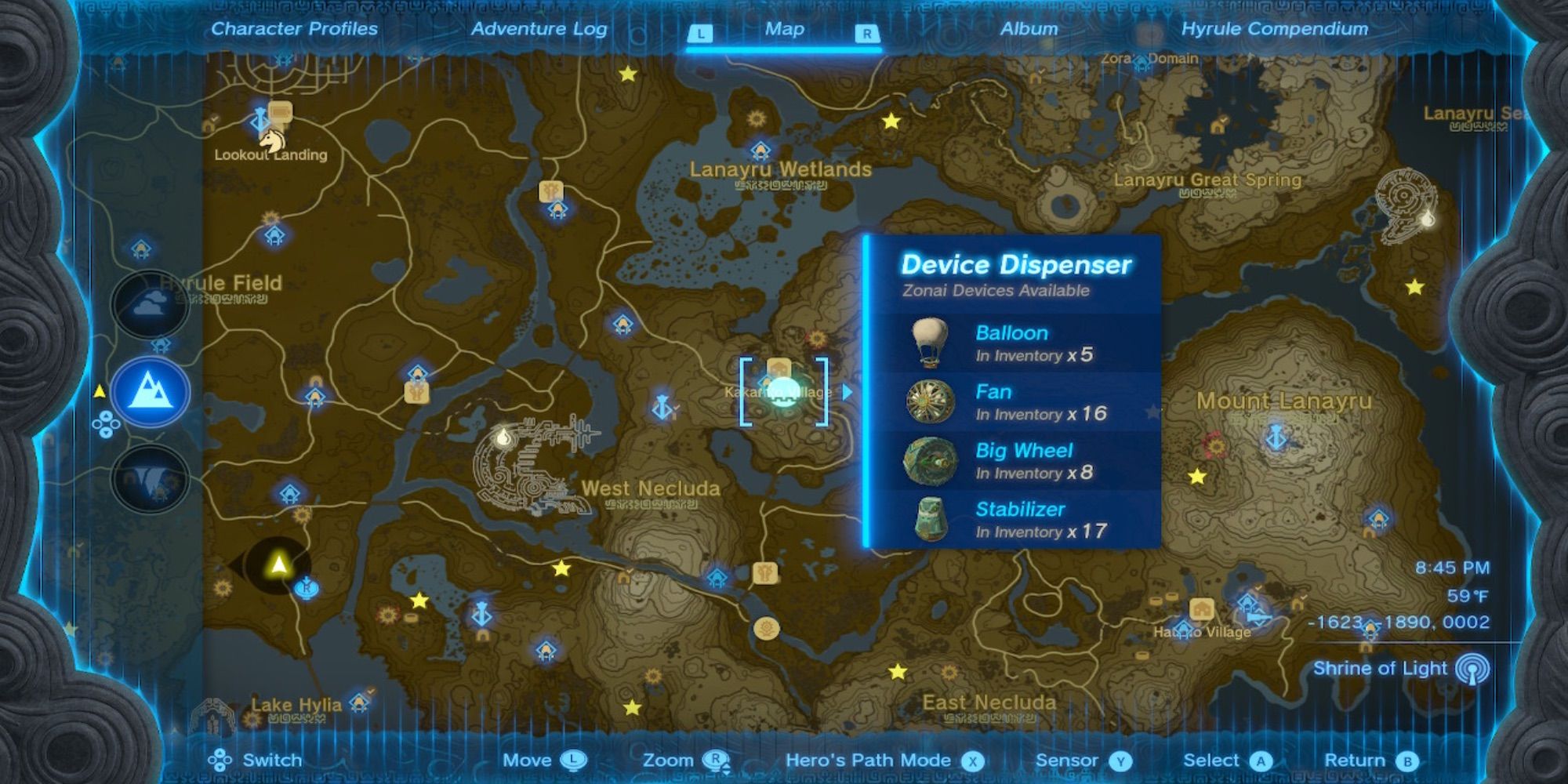Image resolution: width=1568 pixels, height=784 pixels.
Task: Toggle the D-pad Switch layer control
Action: 221,760
